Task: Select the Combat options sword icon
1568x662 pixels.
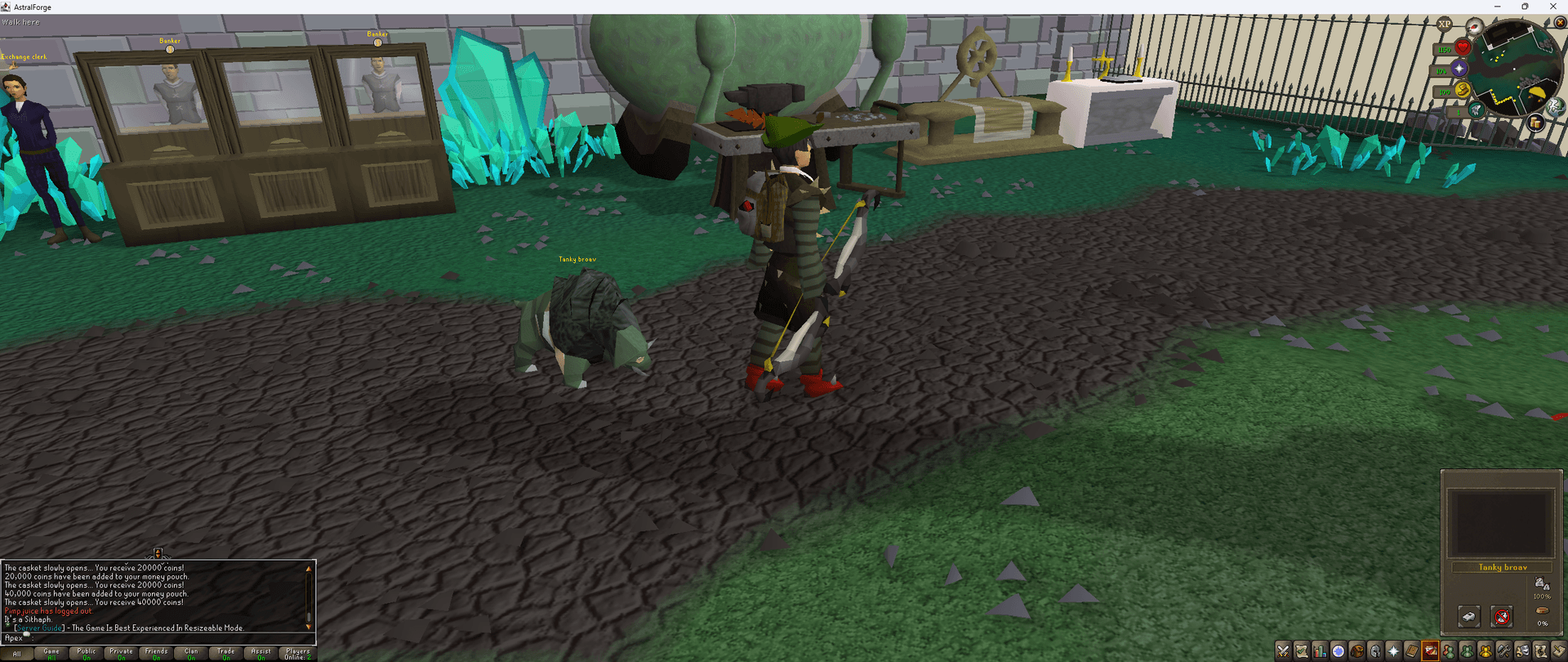Action: coord(1284,651)
